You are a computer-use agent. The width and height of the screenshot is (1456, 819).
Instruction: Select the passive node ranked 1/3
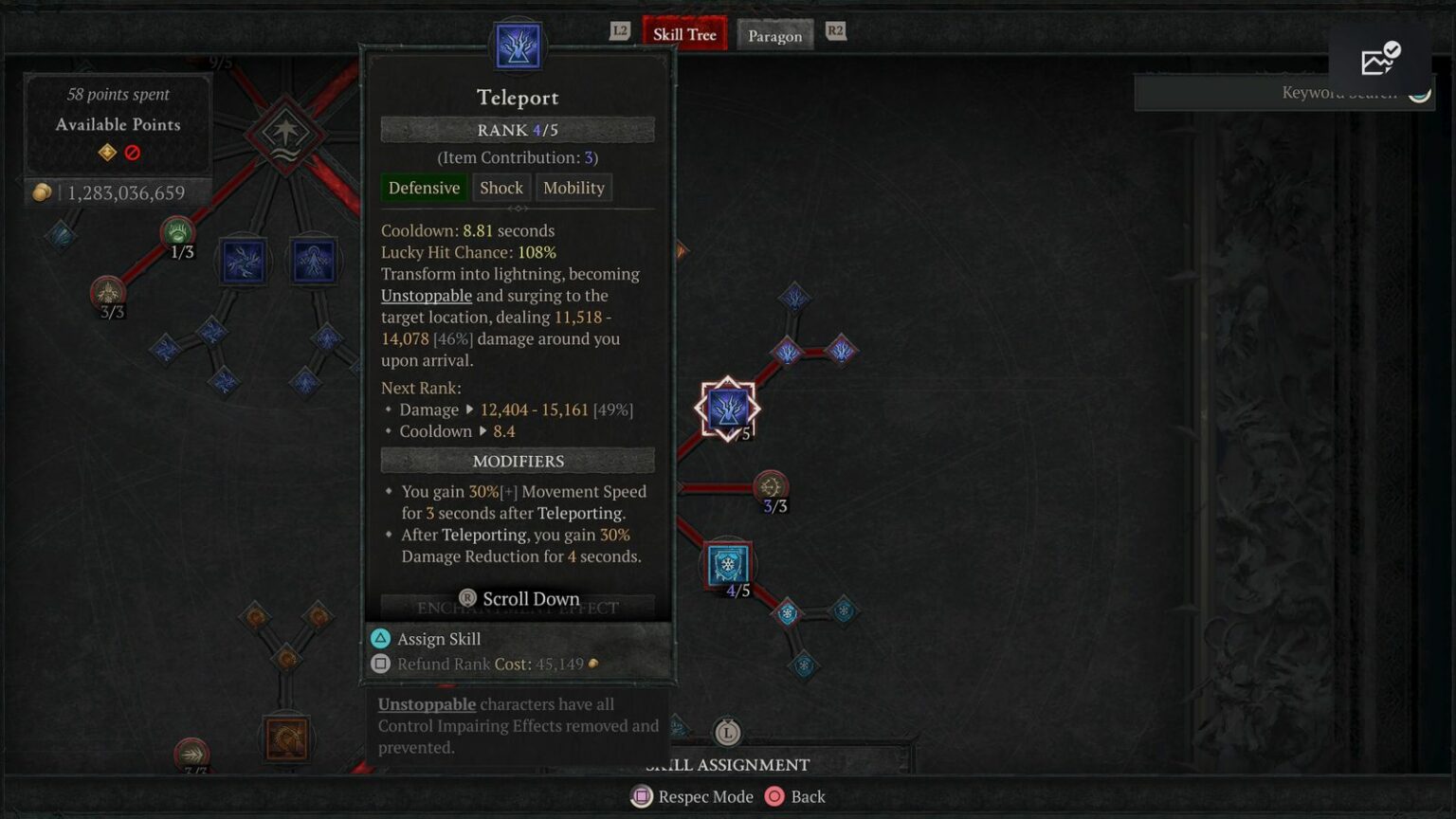[x=177, y=232]
